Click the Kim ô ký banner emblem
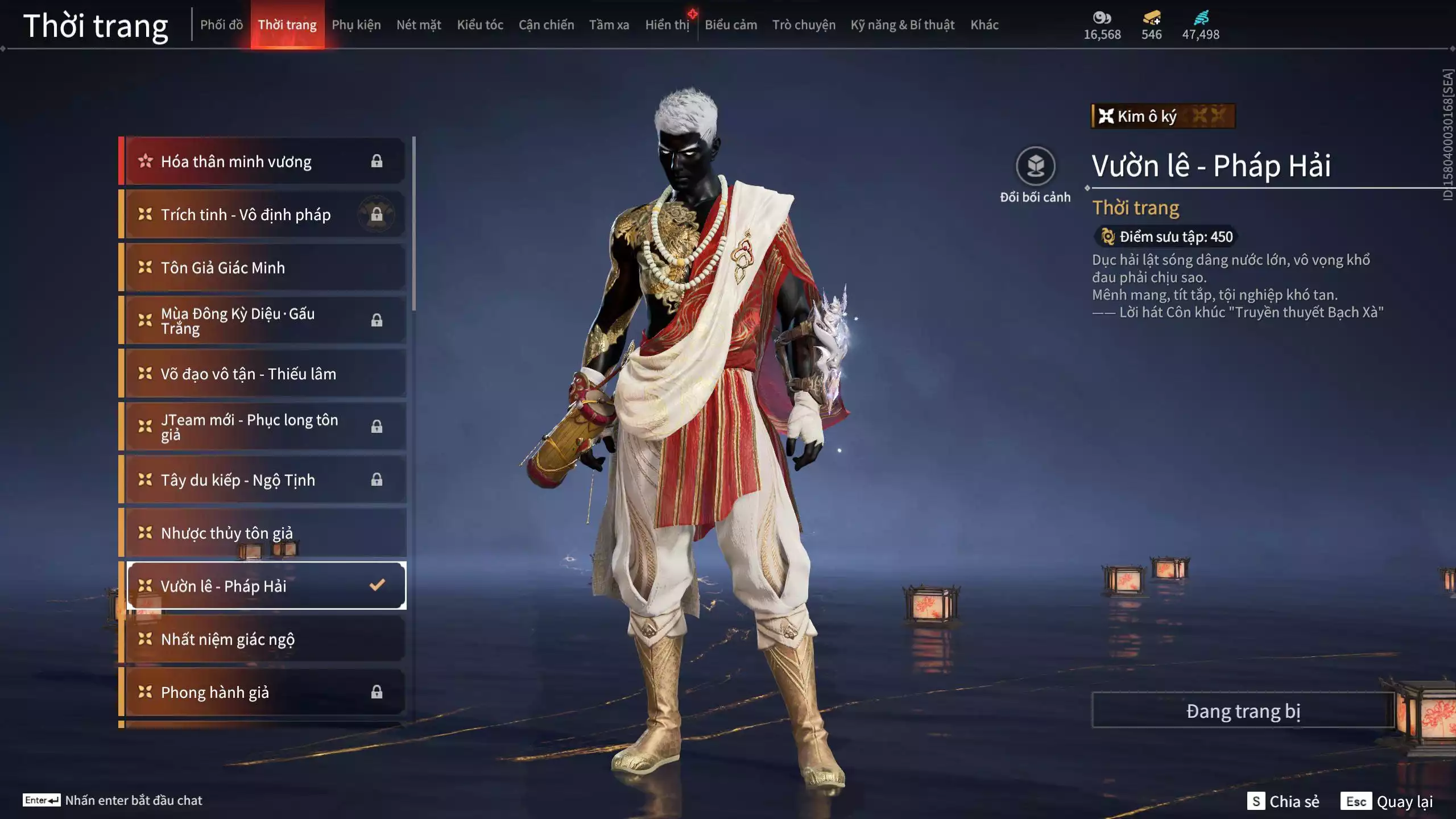The image size is (1456, 819). (1106, 117)
